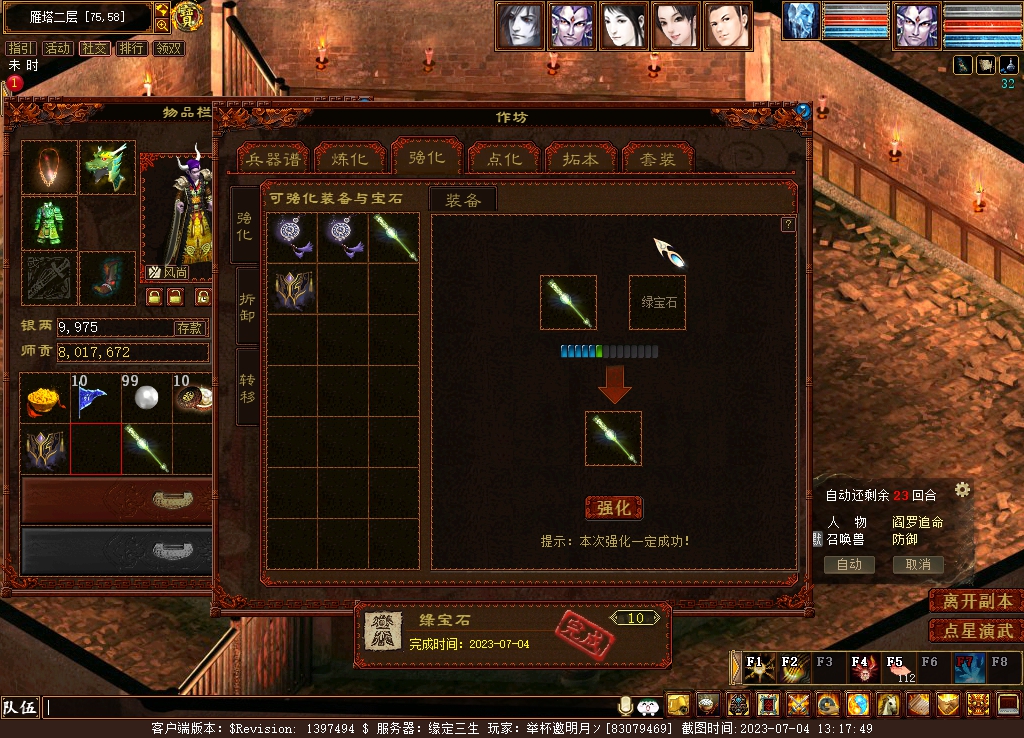The height and width of the screenshot is (738, 1024).
Task: Switch to the 装备 sub-tab
Action: (463, 200)
